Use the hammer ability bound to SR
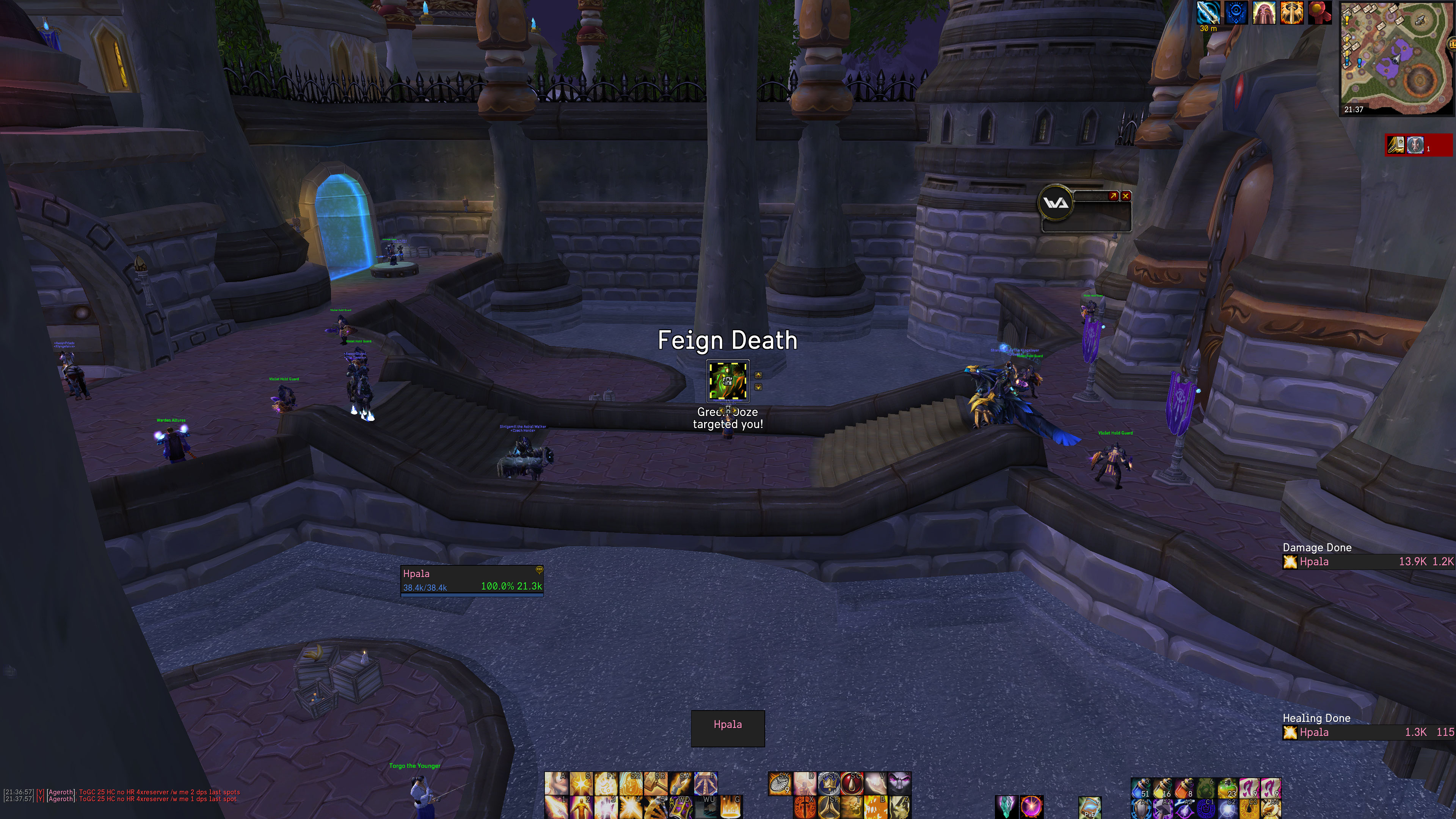 656,783
